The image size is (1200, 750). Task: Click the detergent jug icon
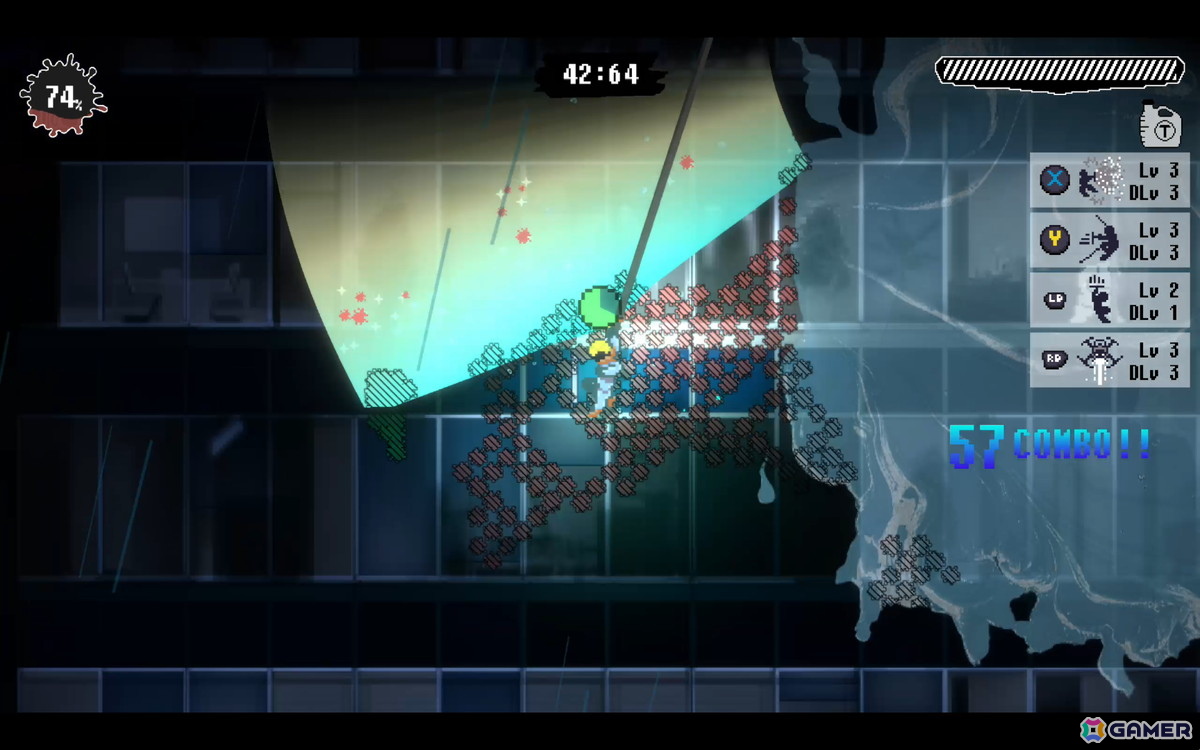click(x=1161, y=125)
